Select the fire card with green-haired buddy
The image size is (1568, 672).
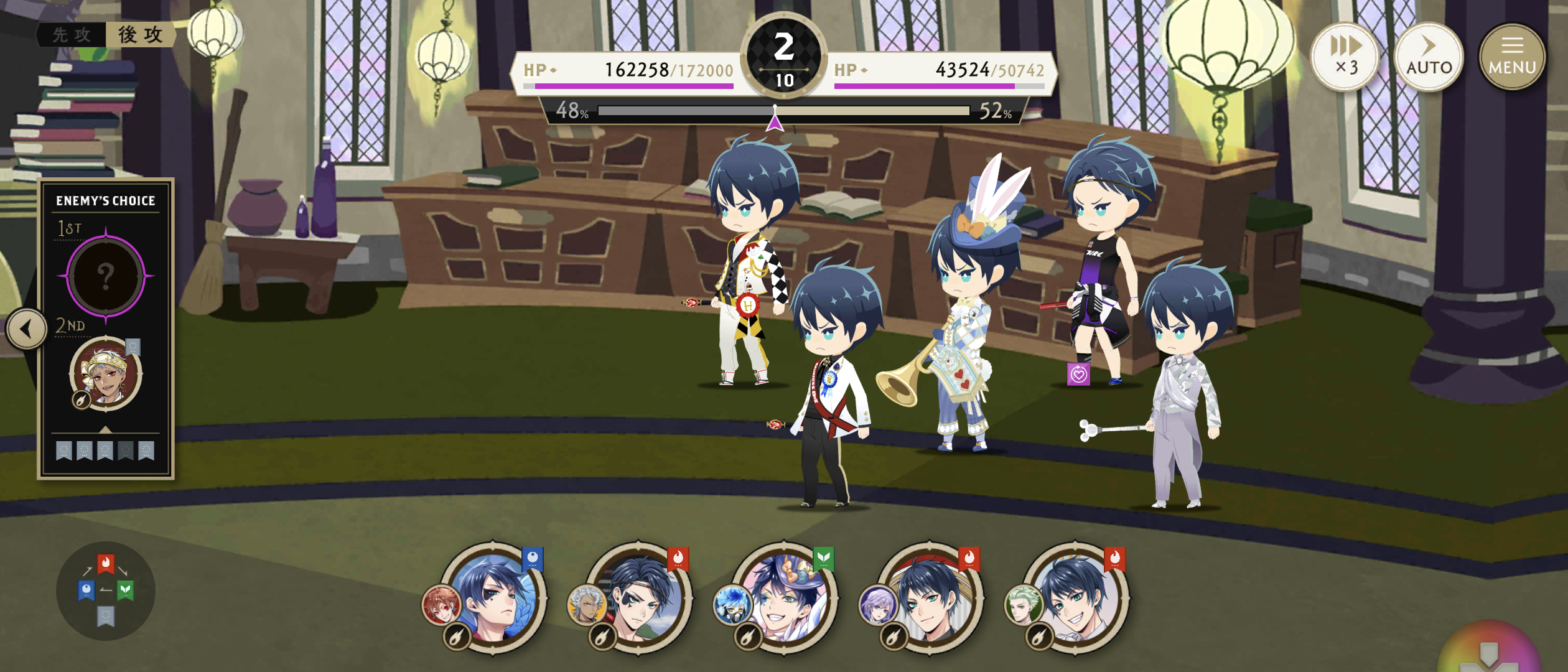click(x=1076, y=598)
